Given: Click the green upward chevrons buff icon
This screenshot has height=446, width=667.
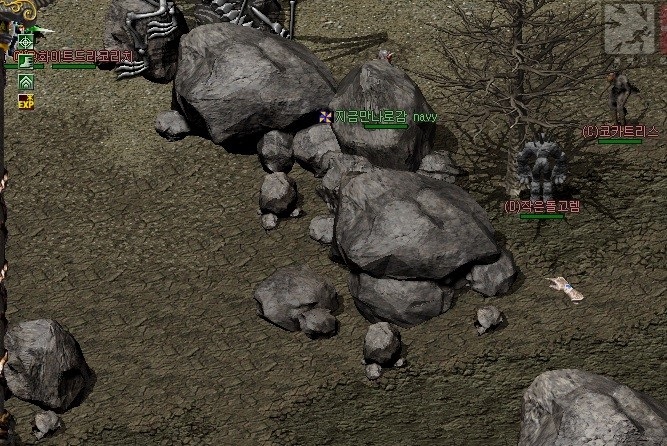Looking at the screenshot, I should coord(26,81).
